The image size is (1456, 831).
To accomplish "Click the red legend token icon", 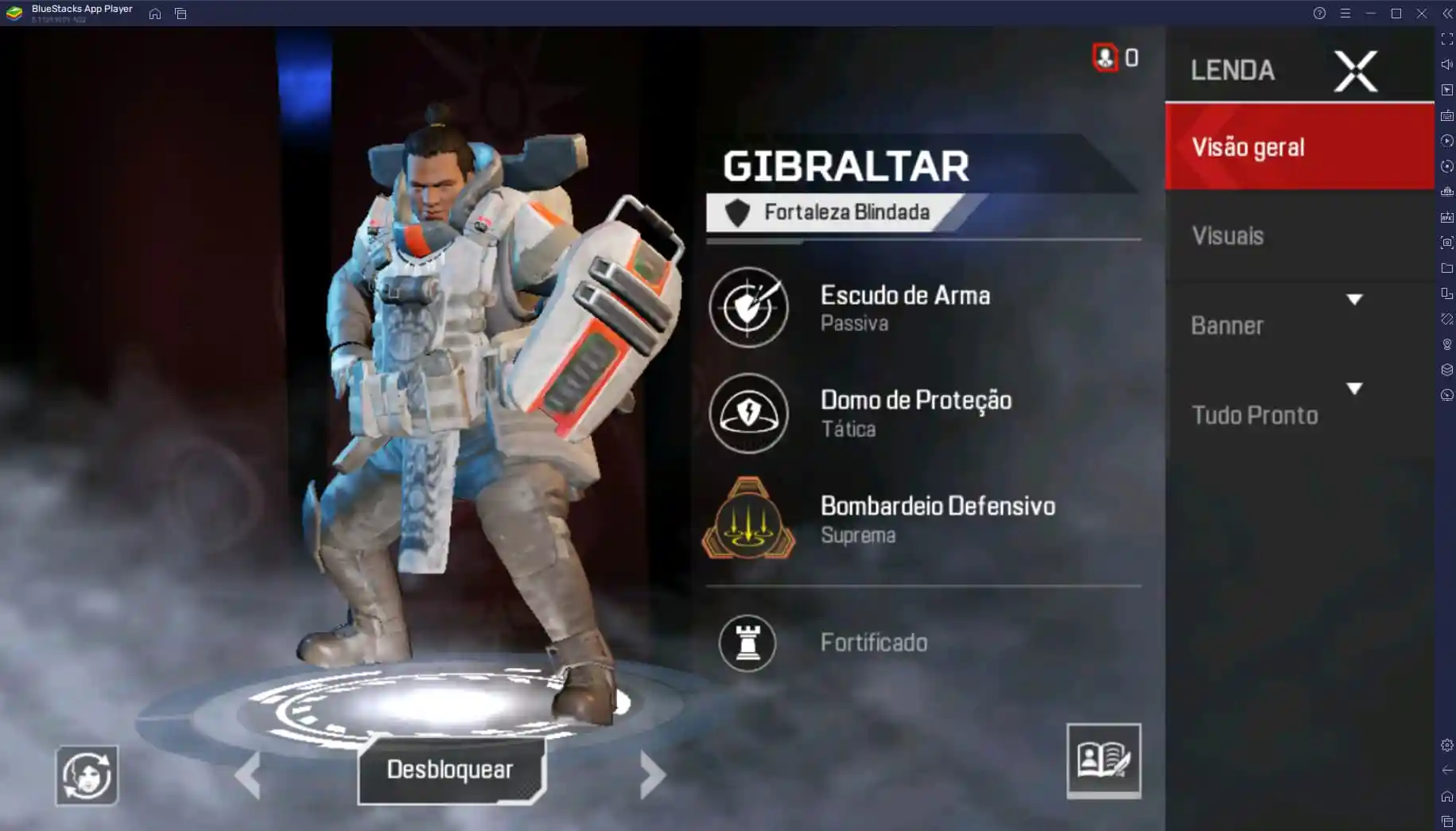I will point(1105,57).
